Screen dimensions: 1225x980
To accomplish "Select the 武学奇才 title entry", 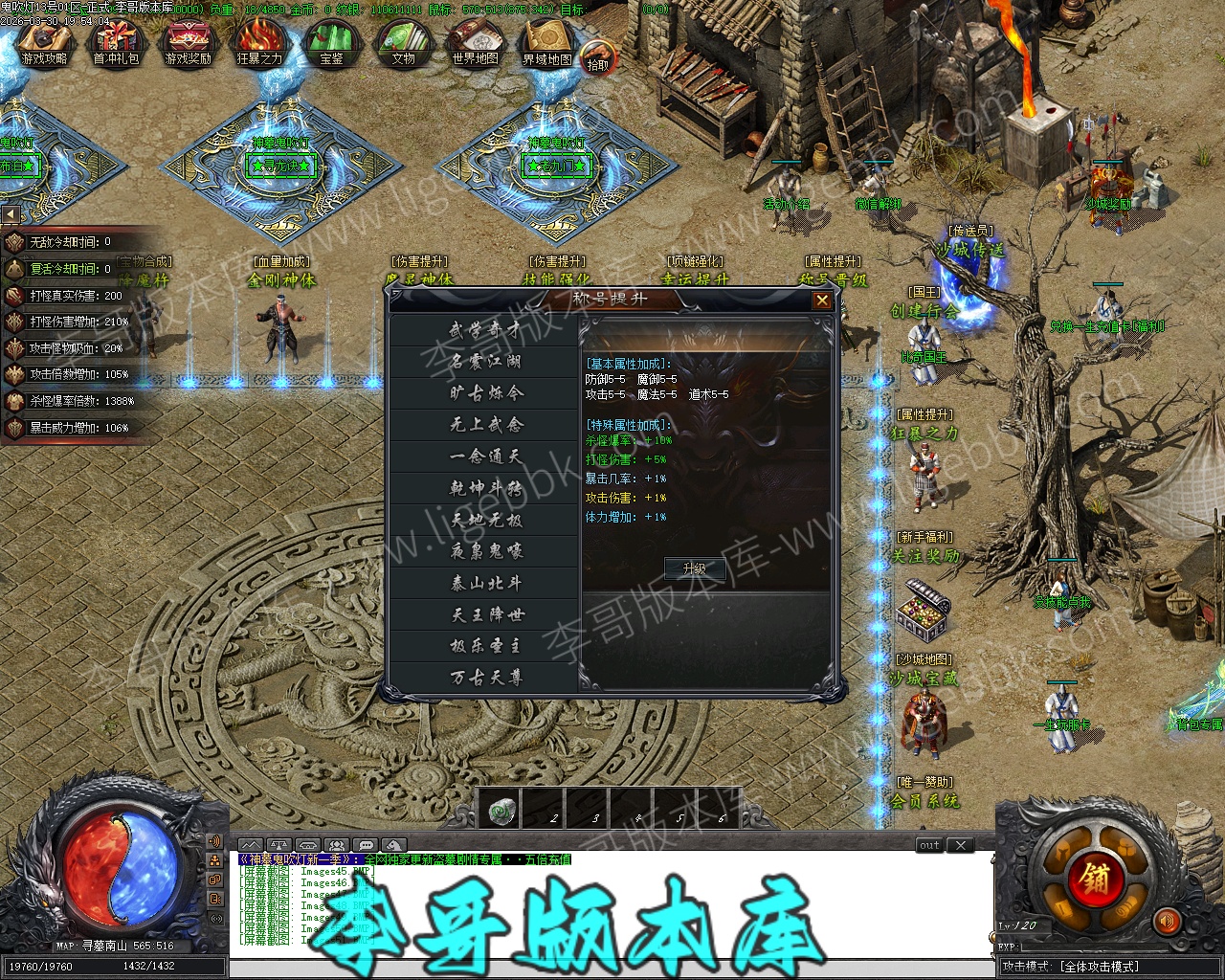I will 485,330.
